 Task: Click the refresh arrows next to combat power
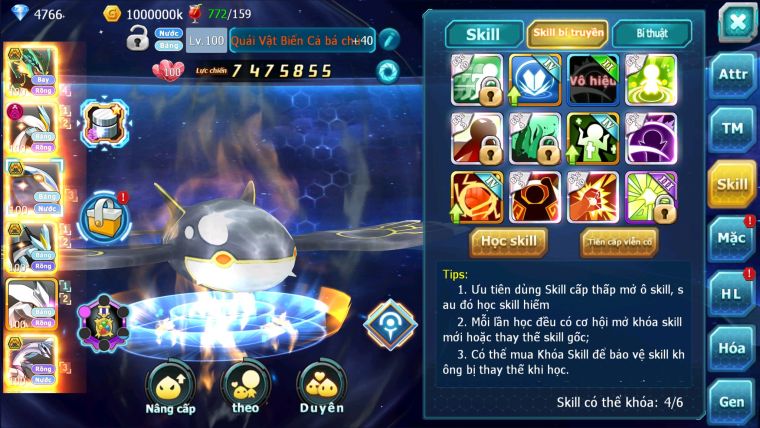click(387, 71)
